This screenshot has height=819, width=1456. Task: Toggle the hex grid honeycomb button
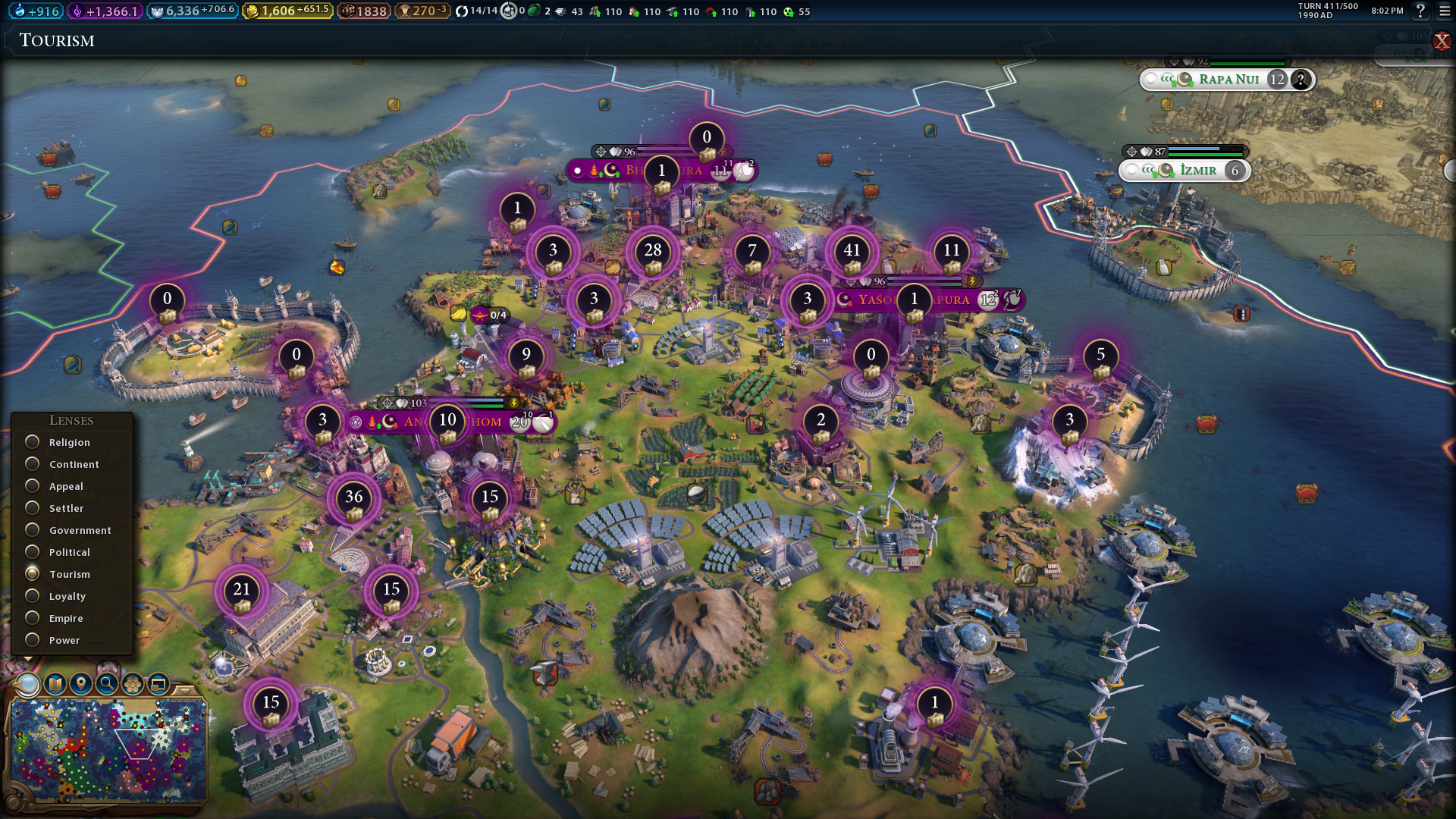(x=133, y=684)
